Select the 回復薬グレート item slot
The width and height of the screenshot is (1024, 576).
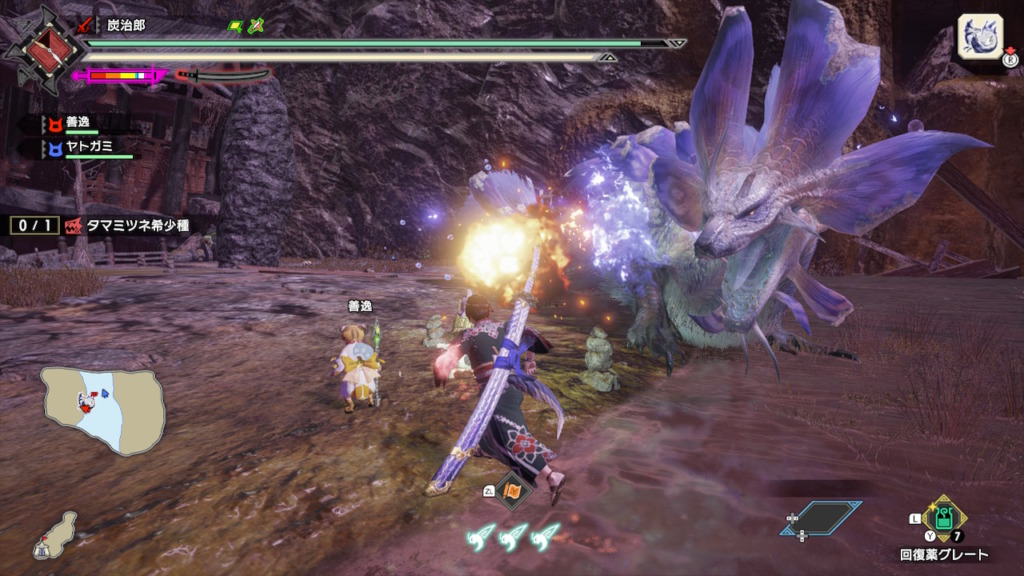click(x=945, y=519)
